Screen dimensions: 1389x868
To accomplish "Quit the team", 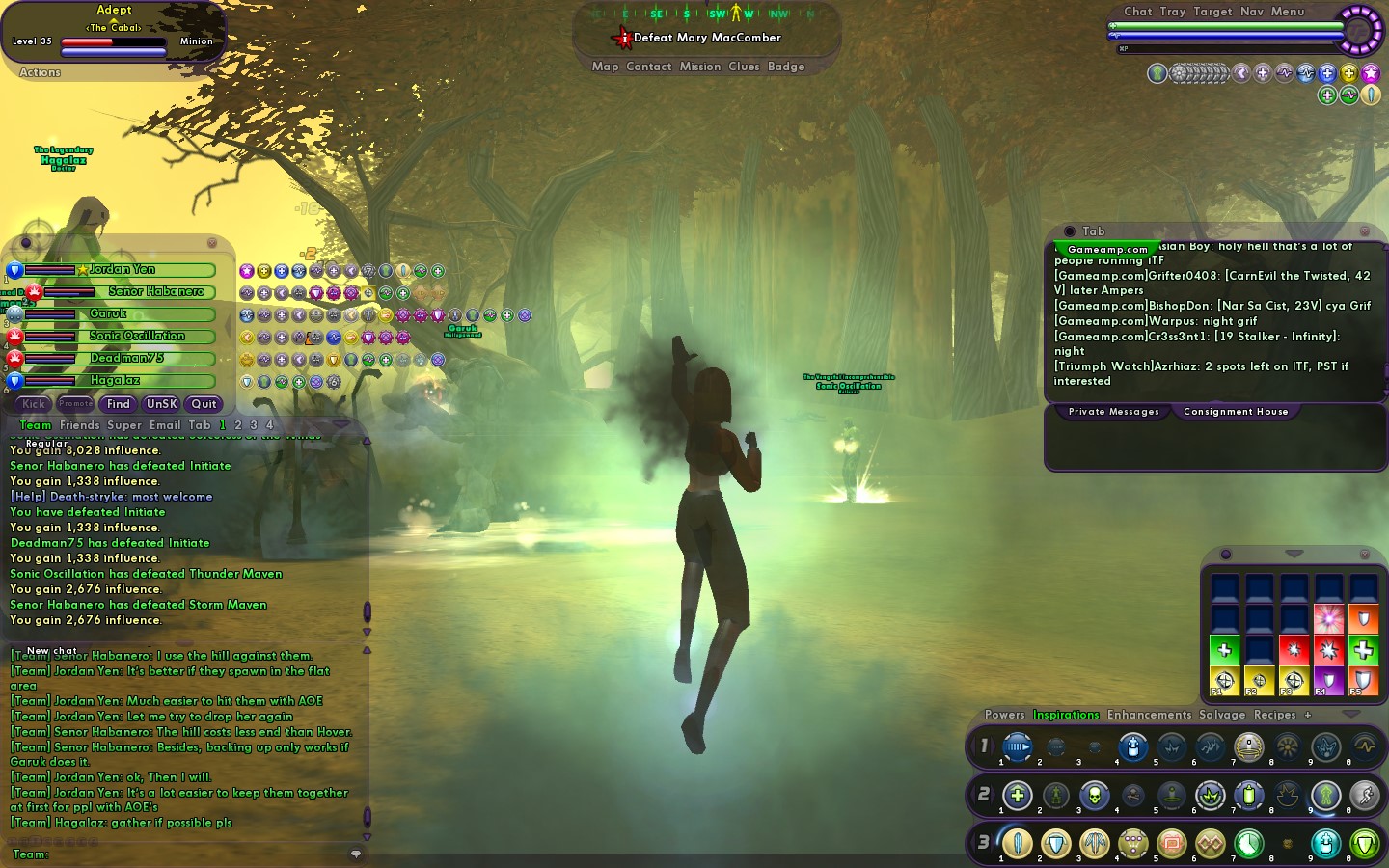I will [x=204, y=404].
